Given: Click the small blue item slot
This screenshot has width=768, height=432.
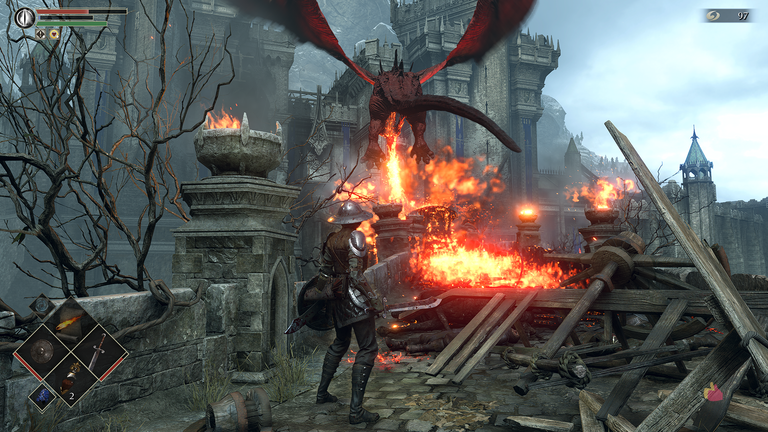Looking at the screenshot, I should point(41,396).
